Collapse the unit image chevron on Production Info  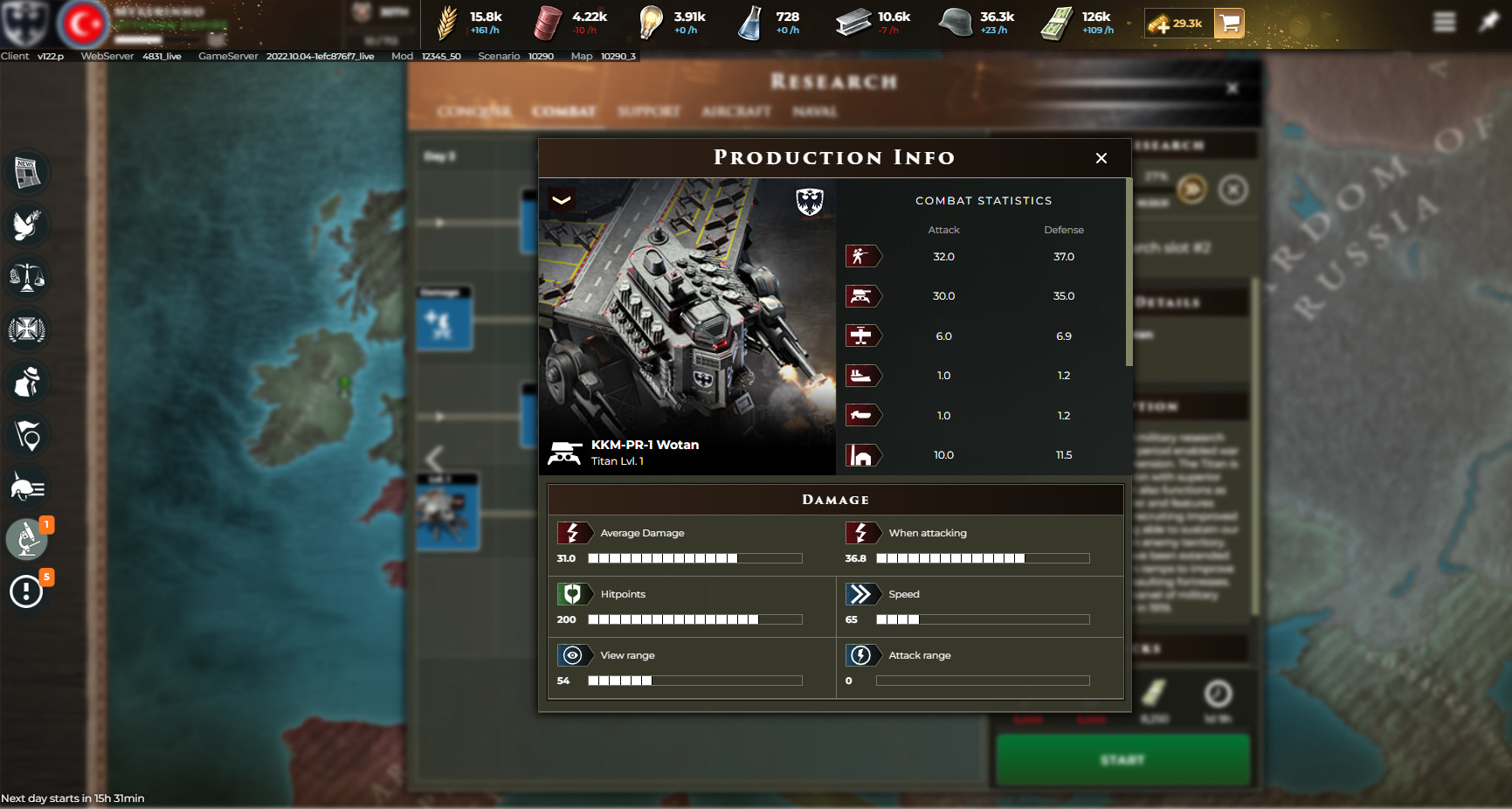pos(563,200)
